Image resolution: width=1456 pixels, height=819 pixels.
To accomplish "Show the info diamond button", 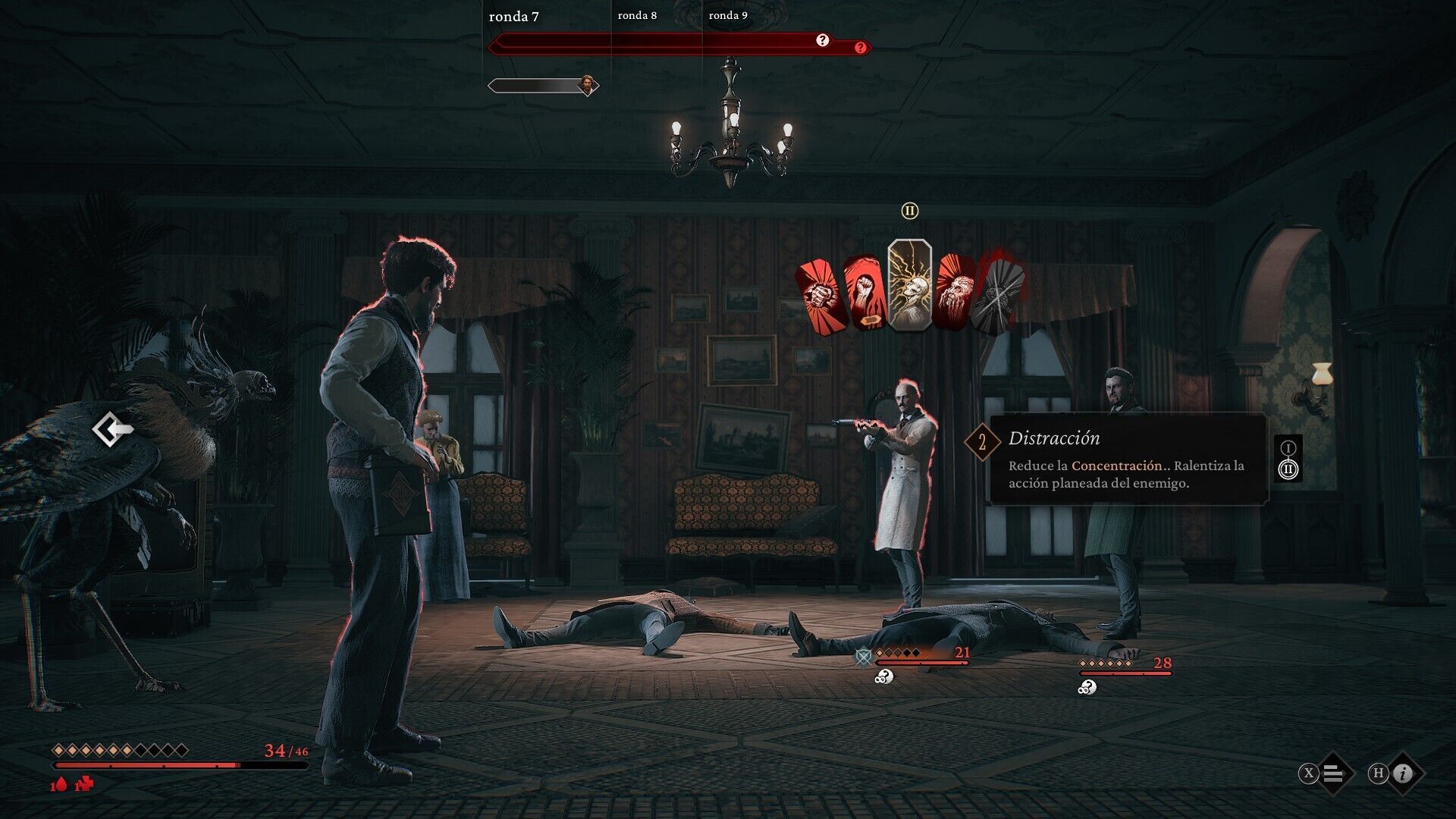I will click(1404, 773).
